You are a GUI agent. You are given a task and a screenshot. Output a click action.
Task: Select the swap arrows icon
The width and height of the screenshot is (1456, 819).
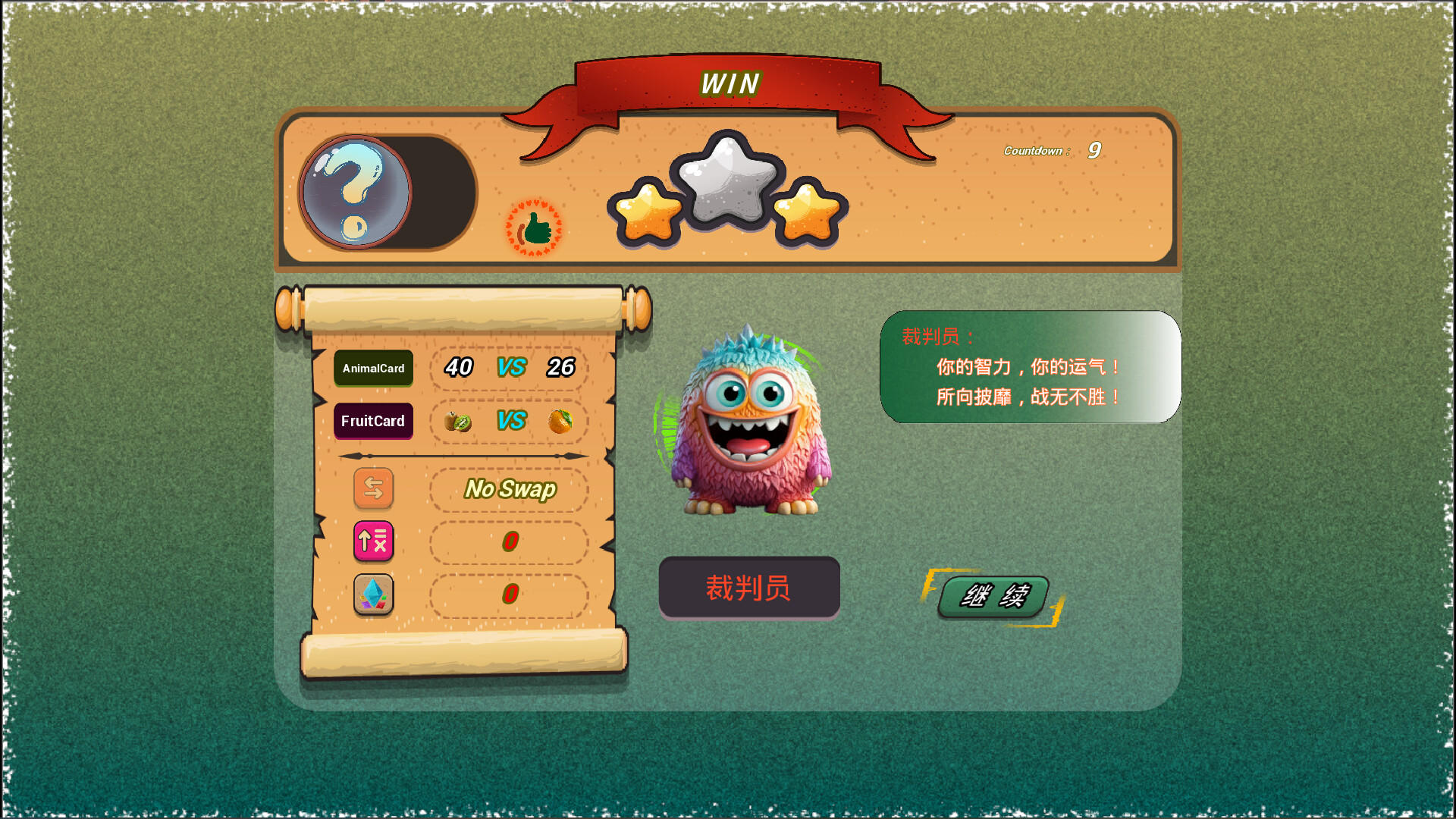pyautogui.click(x=374, y=489)
